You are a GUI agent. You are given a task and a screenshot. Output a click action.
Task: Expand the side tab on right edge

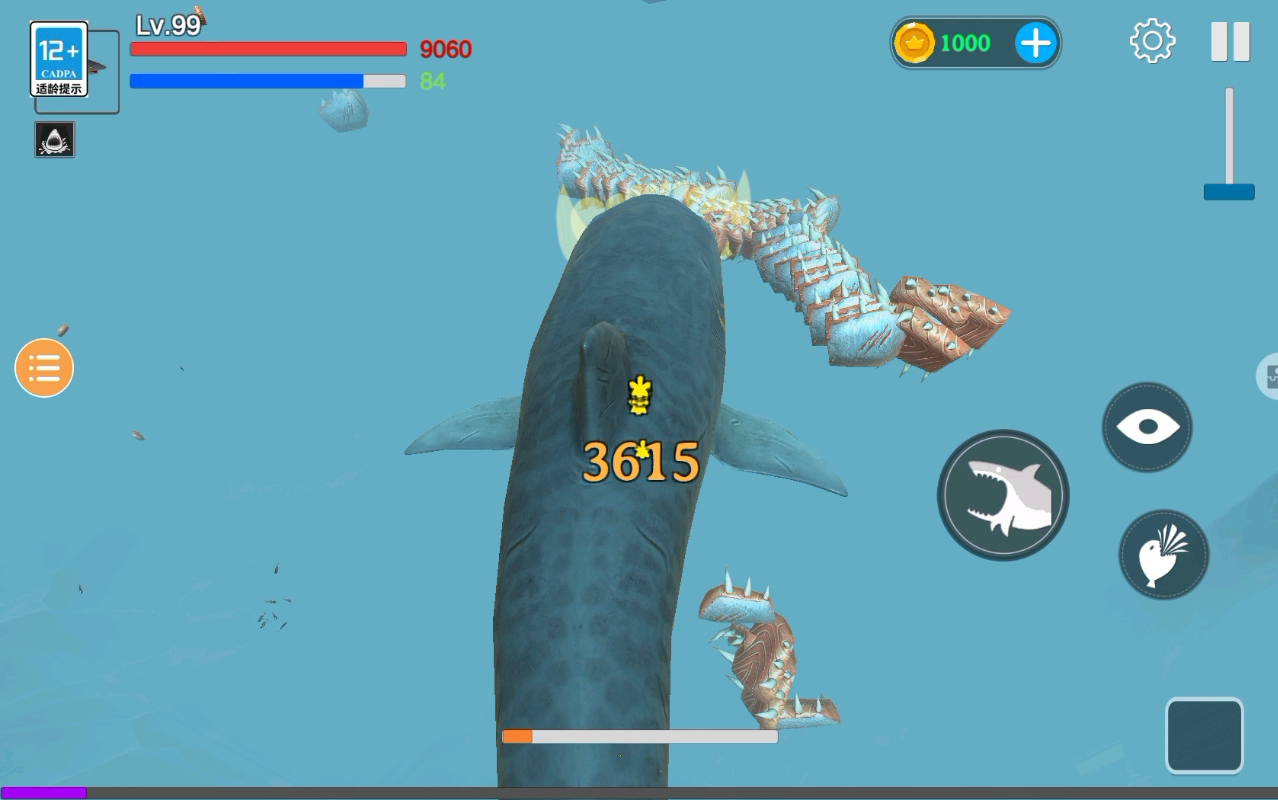coord(1269,376)
